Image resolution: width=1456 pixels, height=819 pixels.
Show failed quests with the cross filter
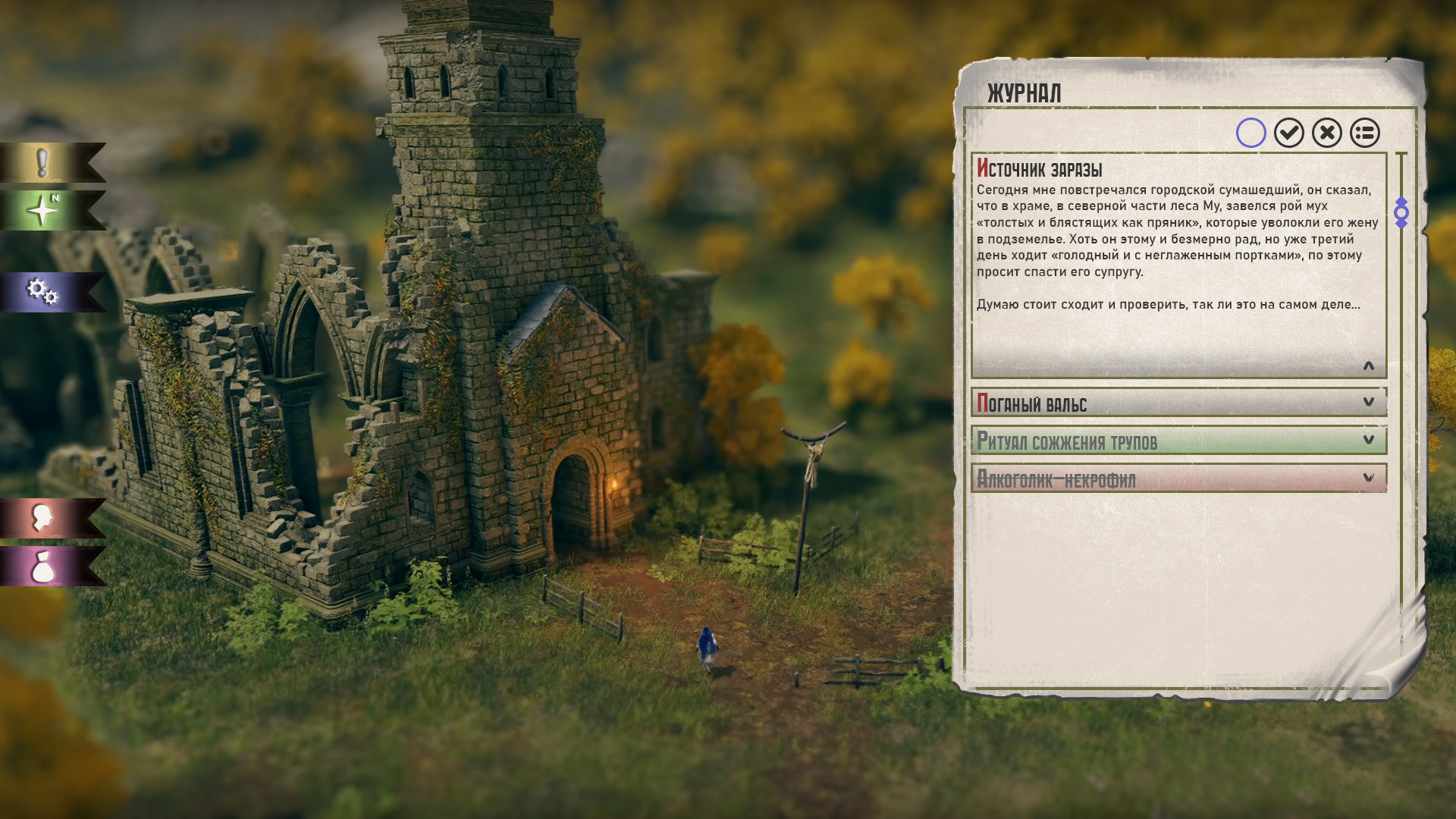pos(1326,133)
